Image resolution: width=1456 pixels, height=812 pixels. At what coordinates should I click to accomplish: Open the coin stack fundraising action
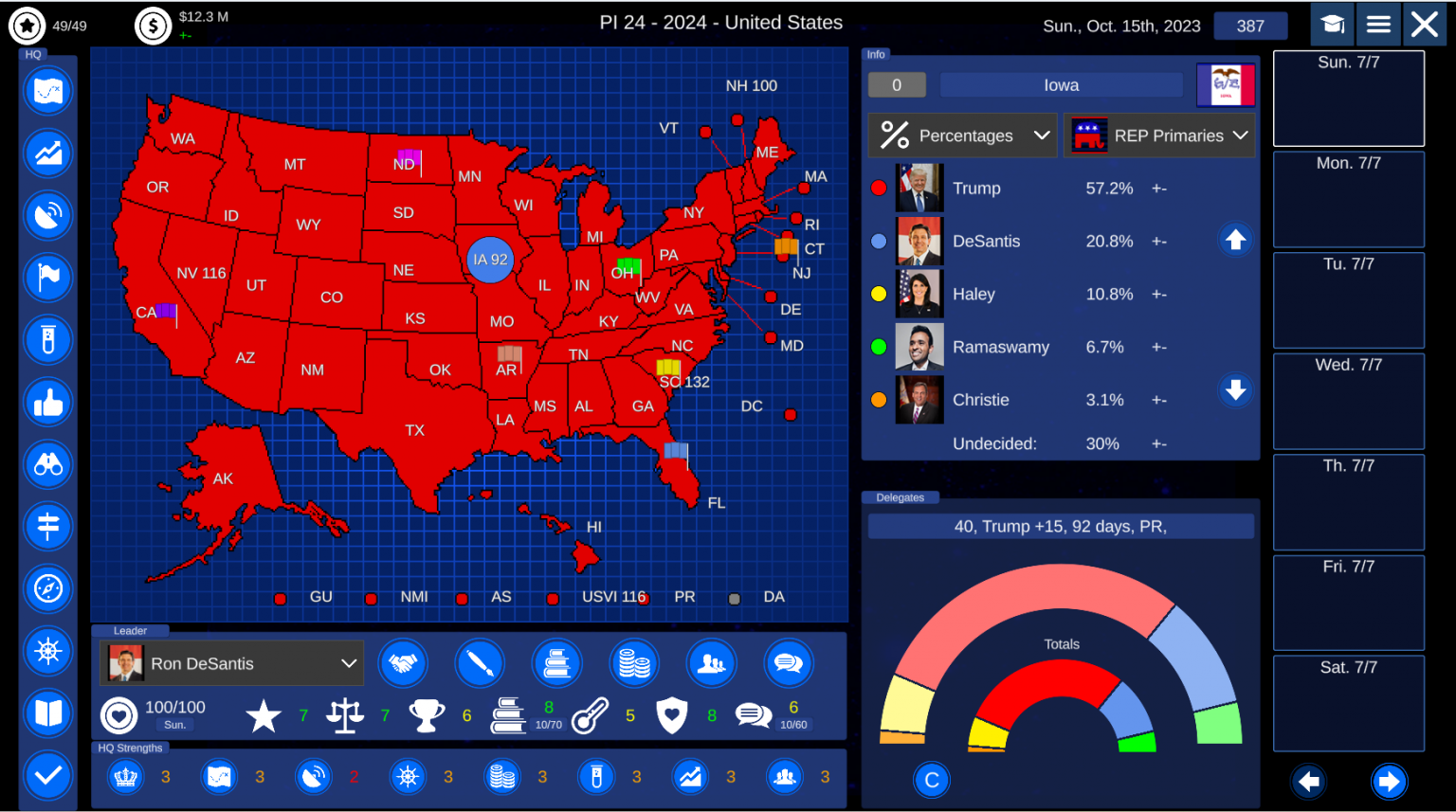[634, 663]
